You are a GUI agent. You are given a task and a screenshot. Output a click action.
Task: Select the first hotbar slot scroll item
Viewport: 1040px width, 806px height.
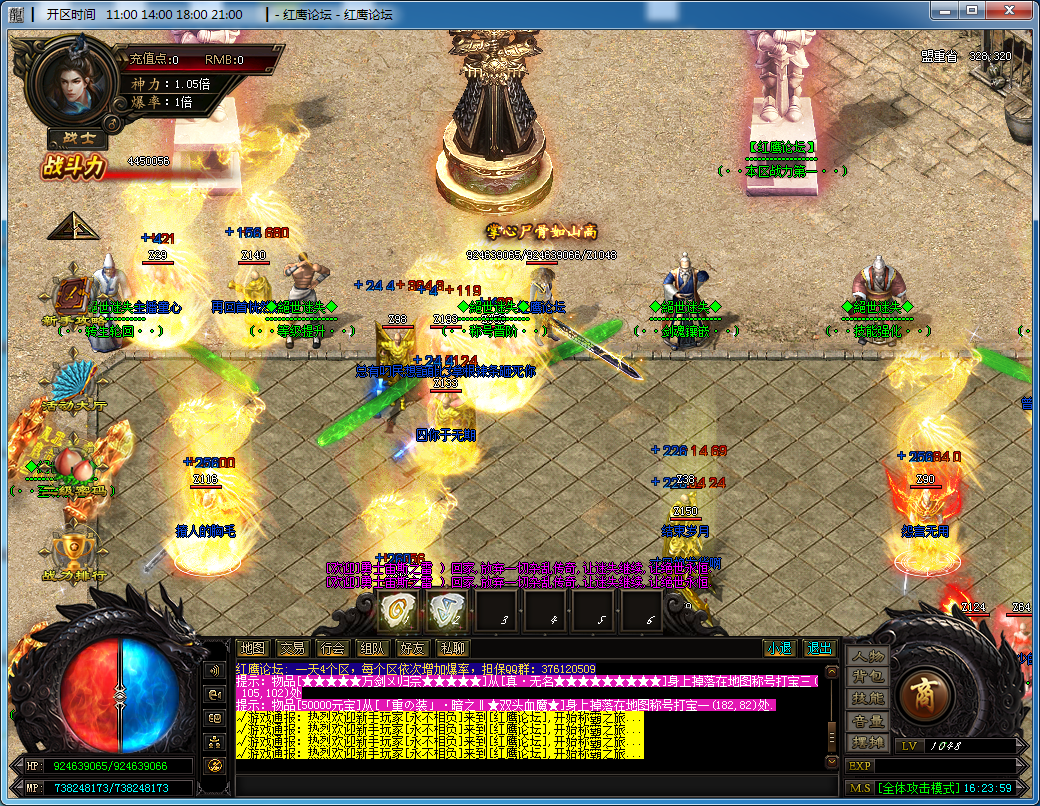pyautogui.click(x=397, y=608)
